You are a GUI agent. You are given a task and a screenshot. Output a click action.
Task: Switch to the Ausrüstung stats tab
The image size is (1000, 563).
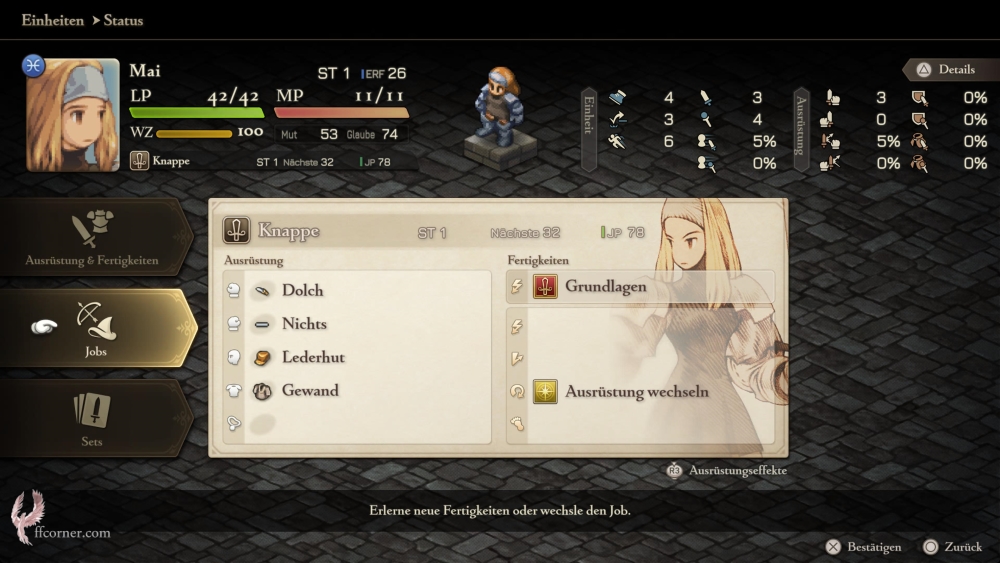(x=801, y=128)
